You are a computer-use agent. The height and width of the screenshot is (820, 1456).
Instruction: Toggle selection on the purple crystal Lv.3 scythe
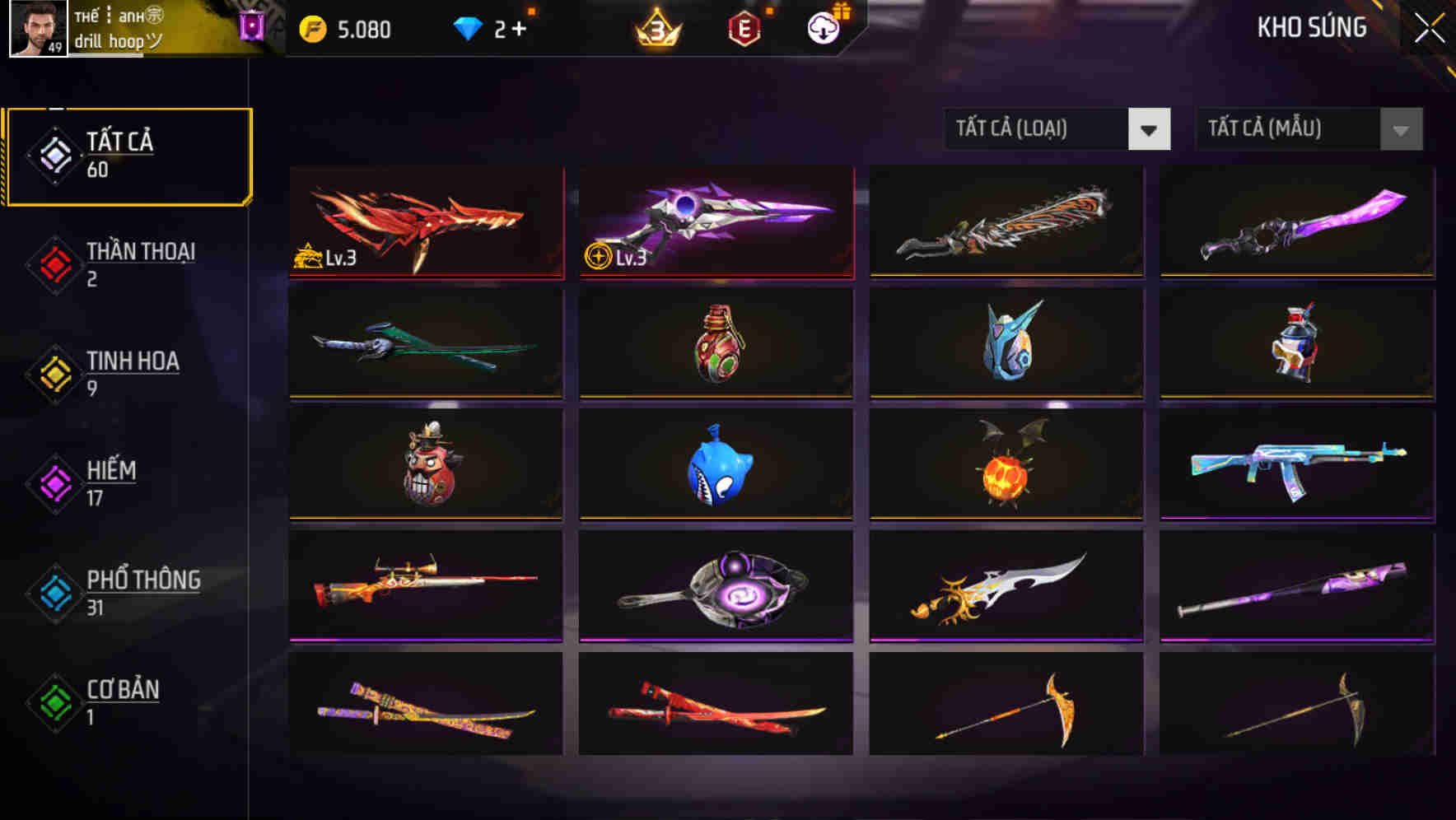point(715,222)
